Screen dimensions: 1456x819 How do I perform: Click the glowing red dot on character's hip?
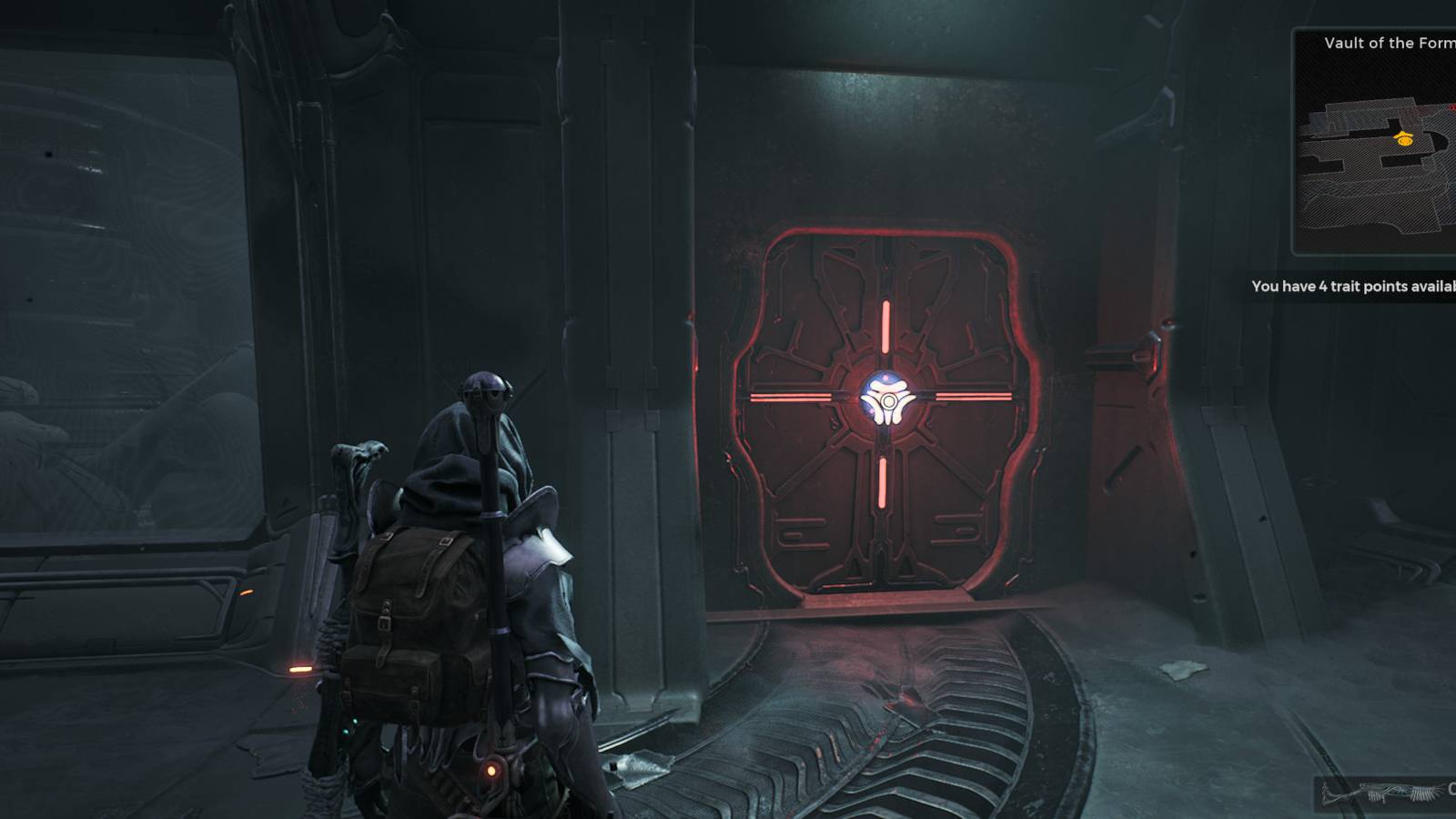pyautogui.click(x=492, y=769)
